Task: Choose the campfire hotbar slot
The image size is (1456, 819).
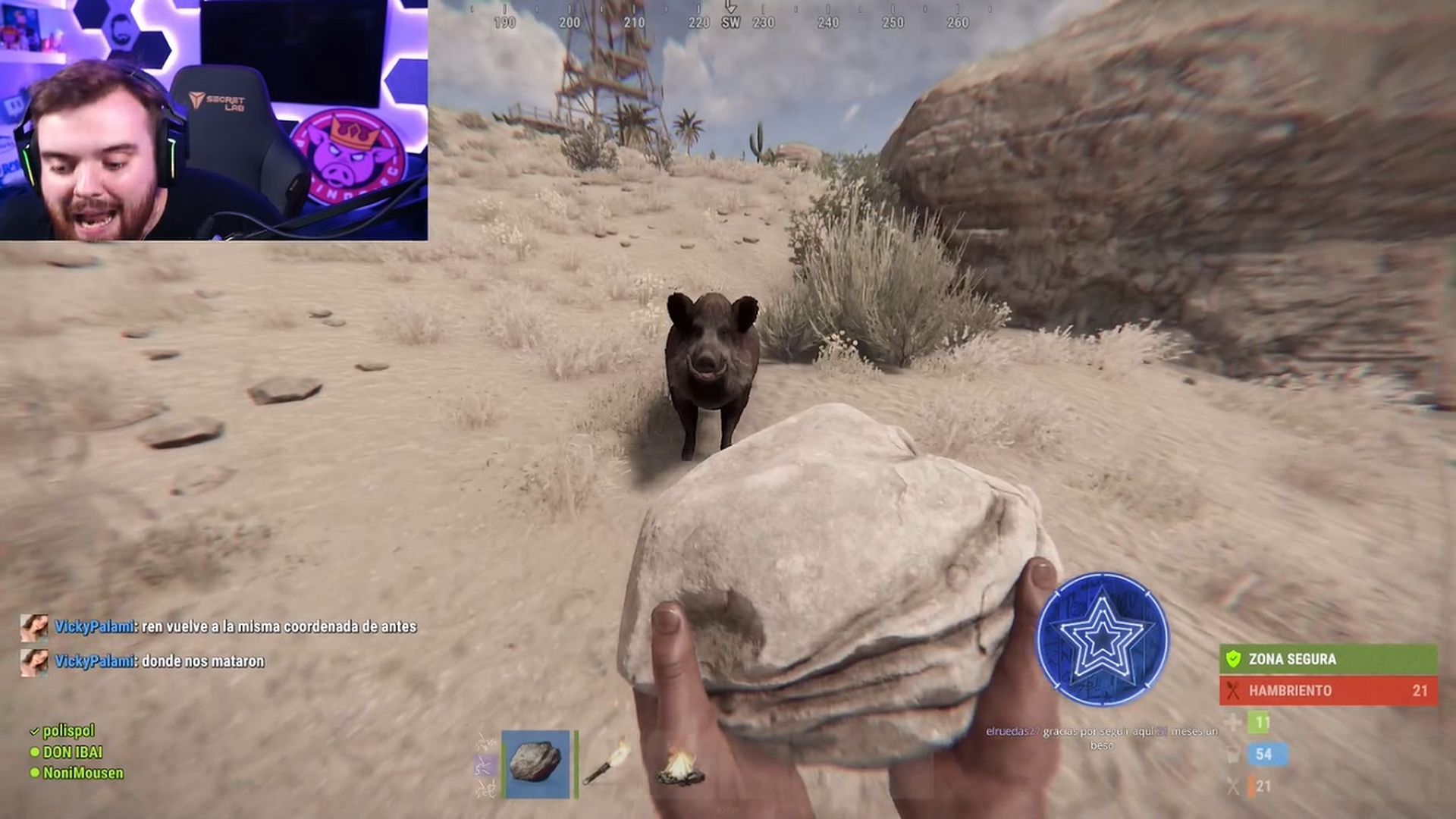Action: (679, 766)
